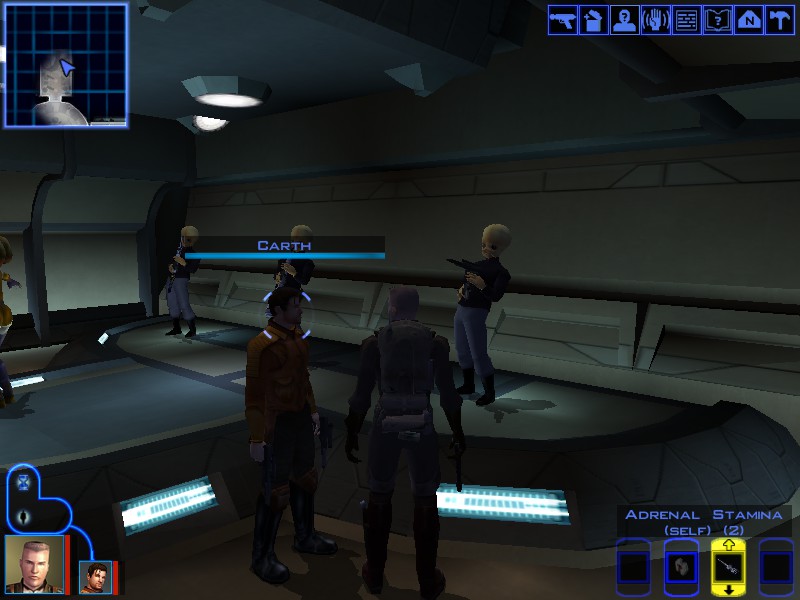This screenshot has height=600, width=800.
Task: Open the character sheet silhouette icon
Action: pos(624,19)
